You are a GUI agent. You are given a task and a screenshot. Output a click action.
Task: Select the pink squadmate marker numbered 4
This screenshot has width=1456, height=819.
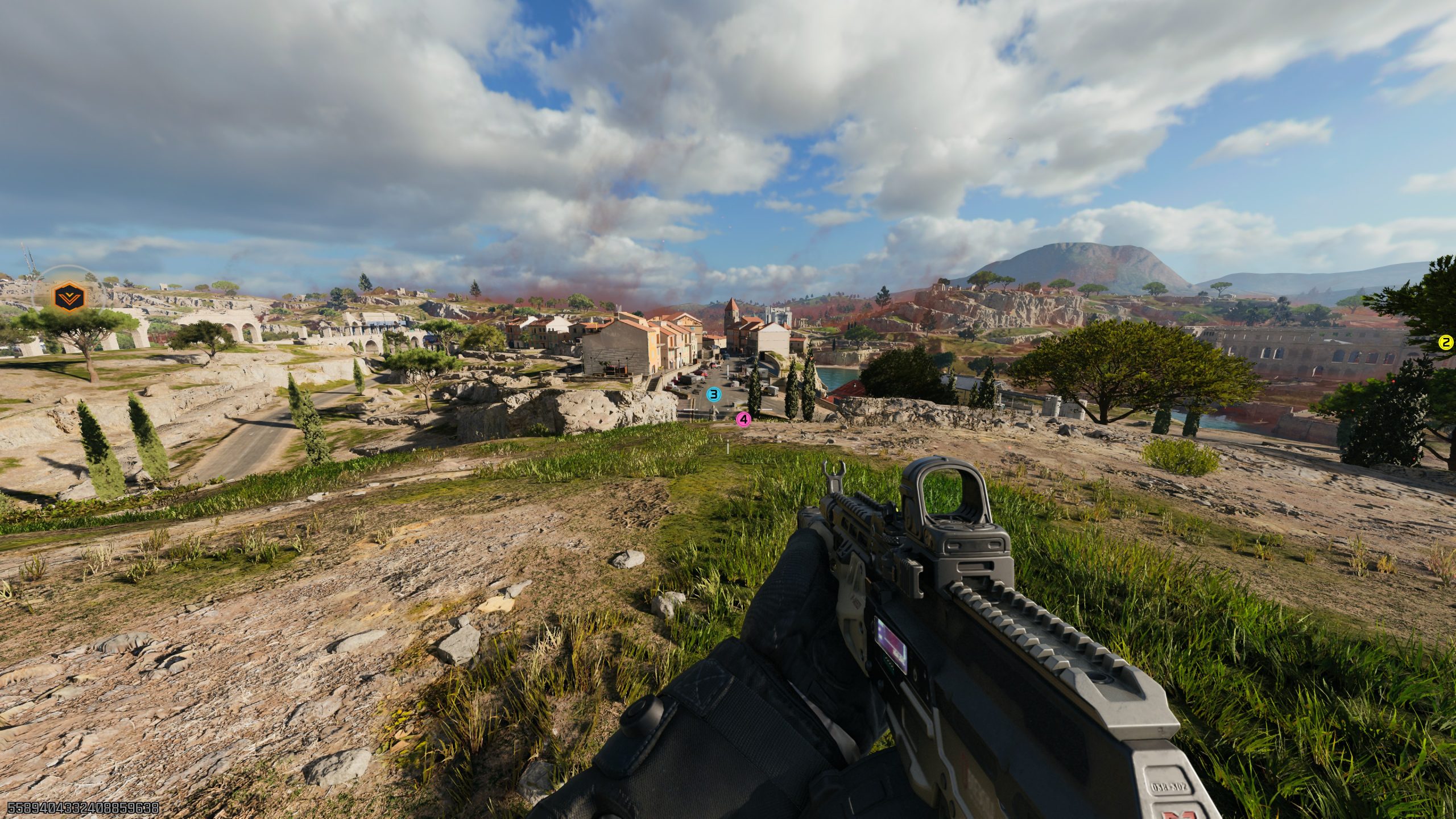point(744,420)
